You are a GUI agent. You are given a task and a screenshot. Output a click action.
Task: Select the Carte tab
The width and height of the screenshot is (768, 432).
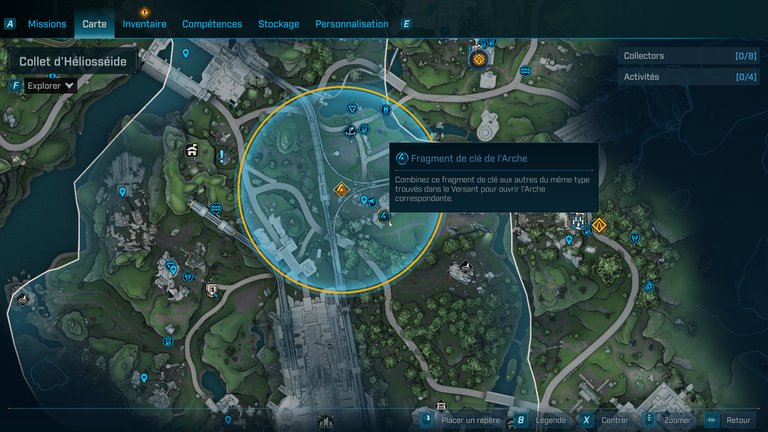coord(94,24)
